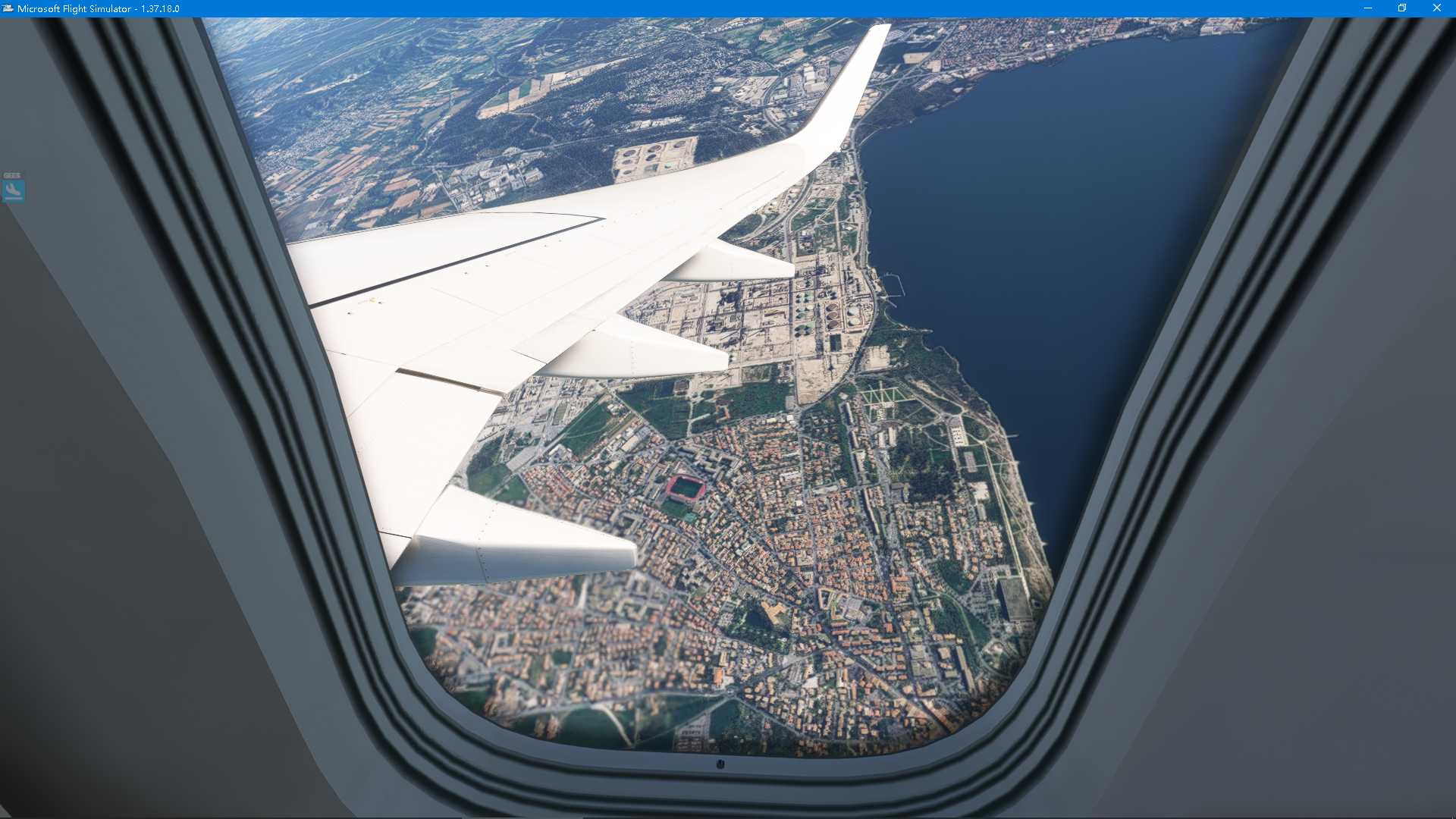Click the blue landing-plane graphic in the sidebar
The image size is (1456, 819).
(x=12, y=189)
